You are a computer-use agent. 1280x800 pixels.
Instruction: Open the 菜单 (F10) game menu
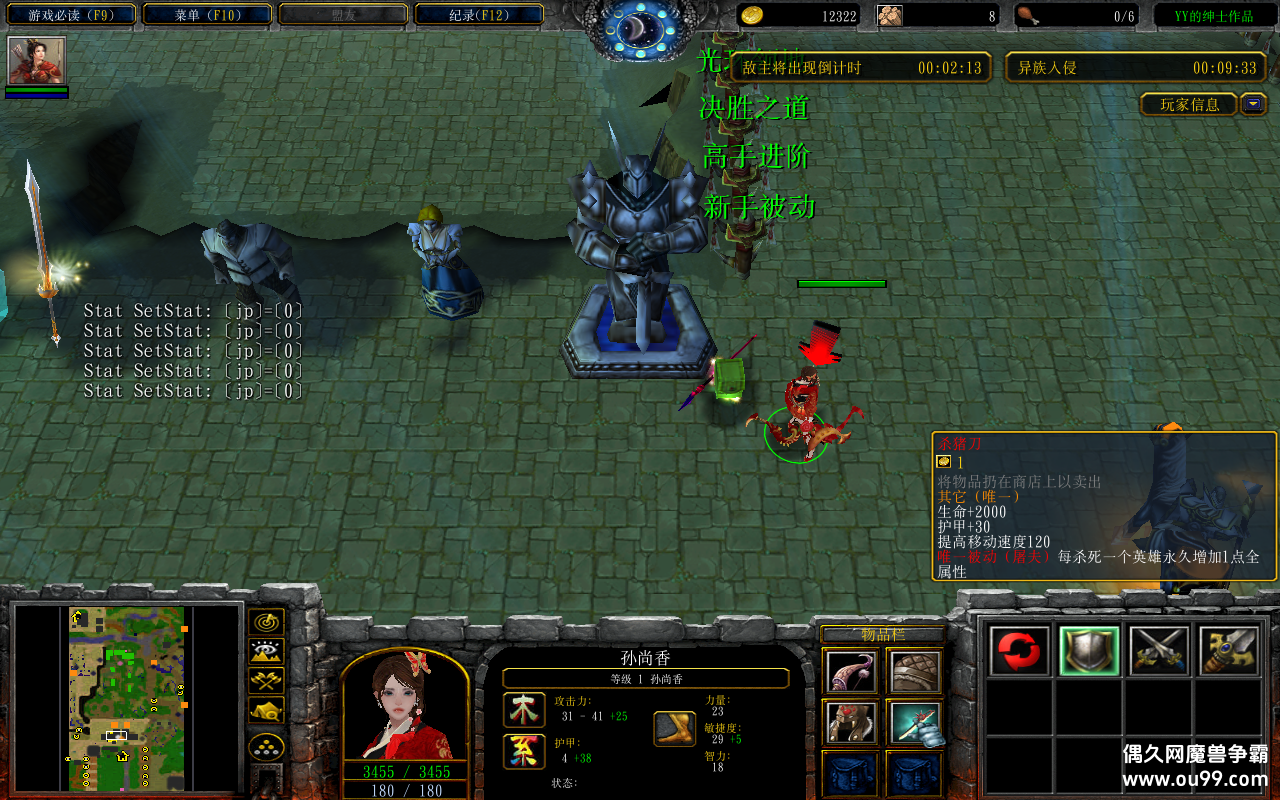208,15
